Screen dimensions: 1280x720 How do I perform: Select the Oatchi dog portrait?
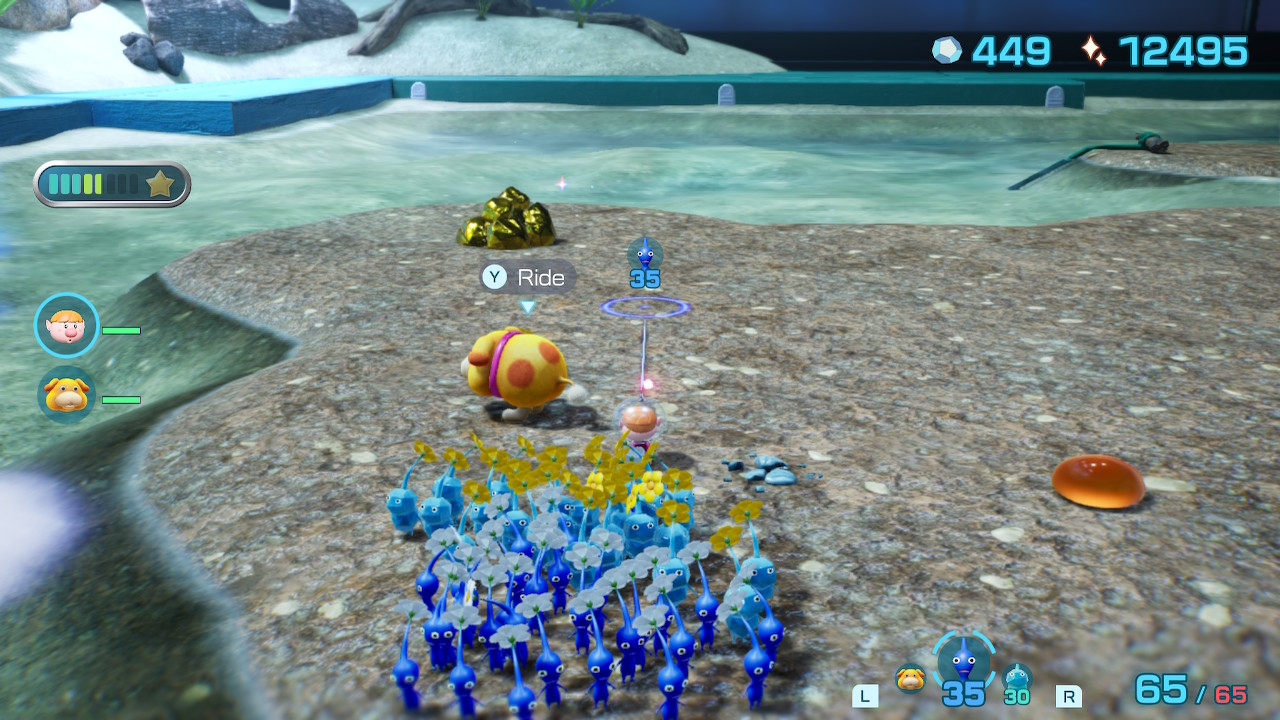point(67,394)
